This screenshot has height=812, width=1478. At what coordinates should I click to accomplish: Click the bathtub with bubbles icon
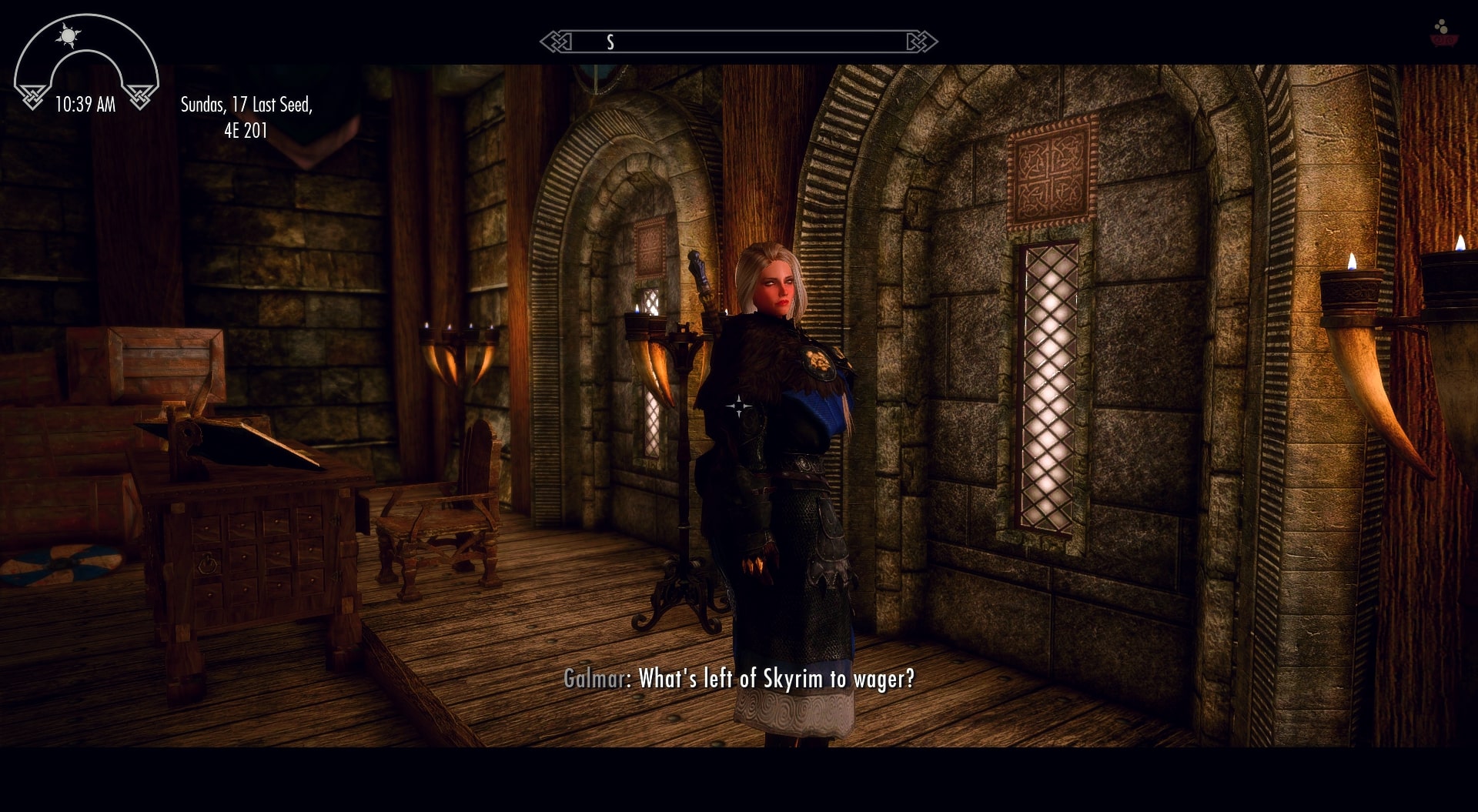tap(1443, 34)
